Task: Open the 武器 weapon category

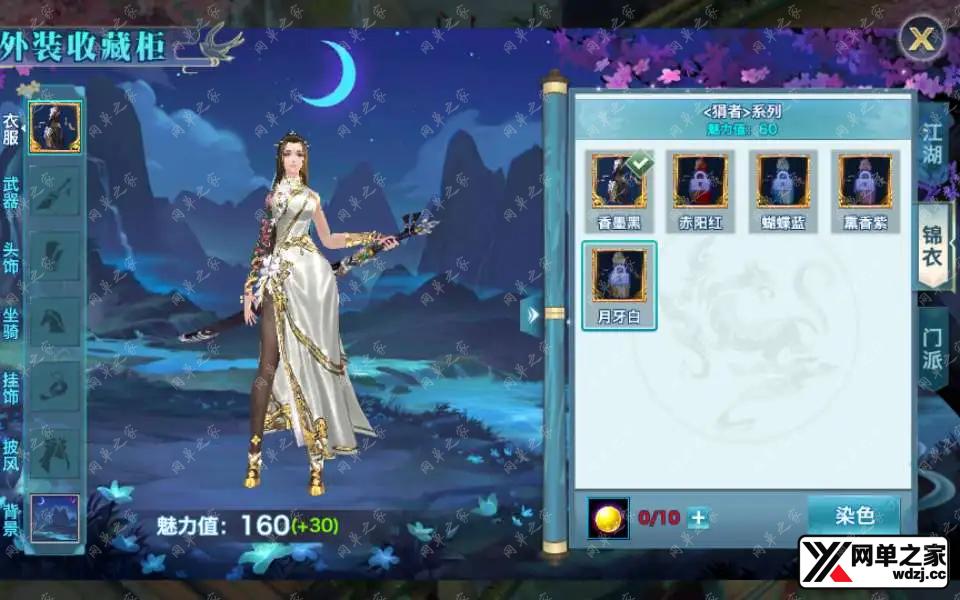Action: (55, 190)
